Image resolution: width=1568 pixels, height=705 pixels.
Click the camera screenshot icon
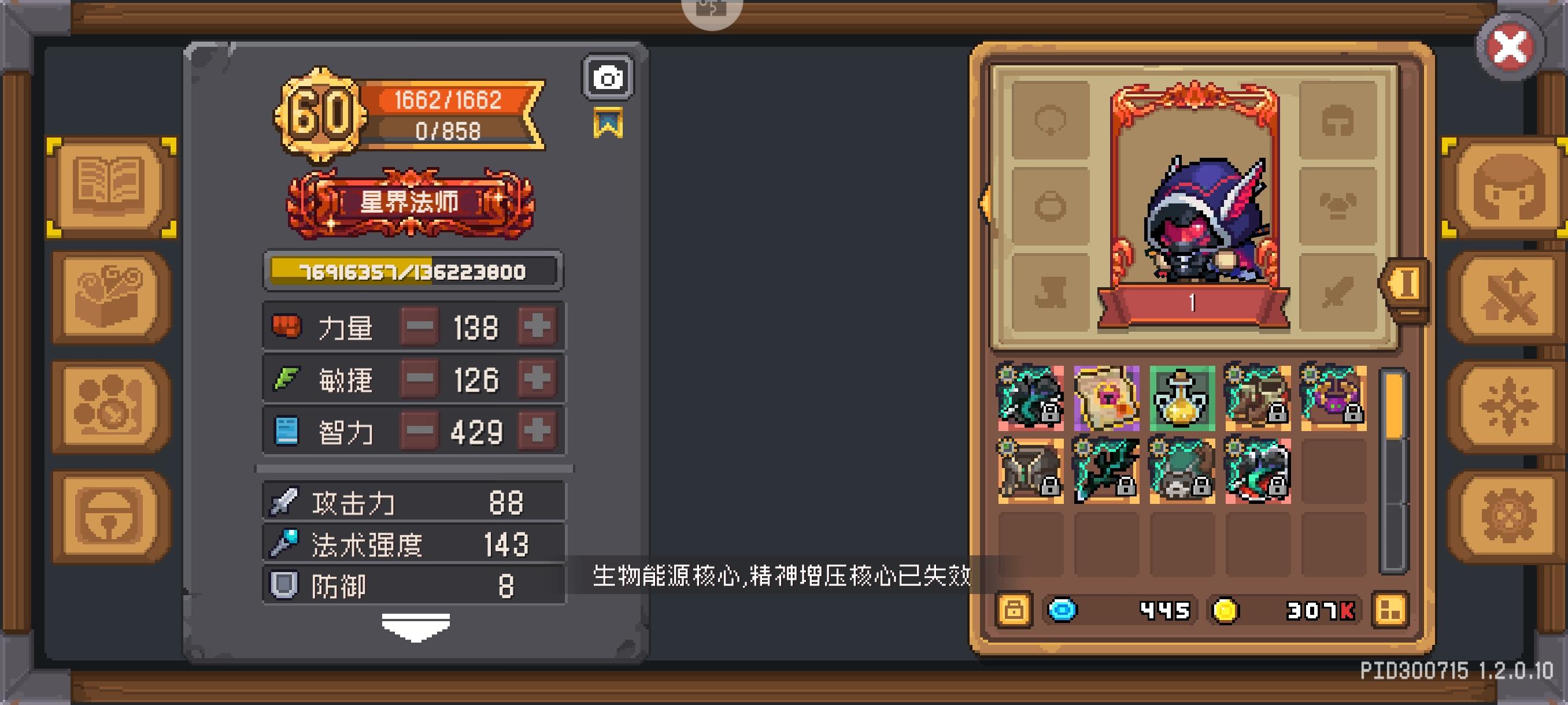(607, 77)
